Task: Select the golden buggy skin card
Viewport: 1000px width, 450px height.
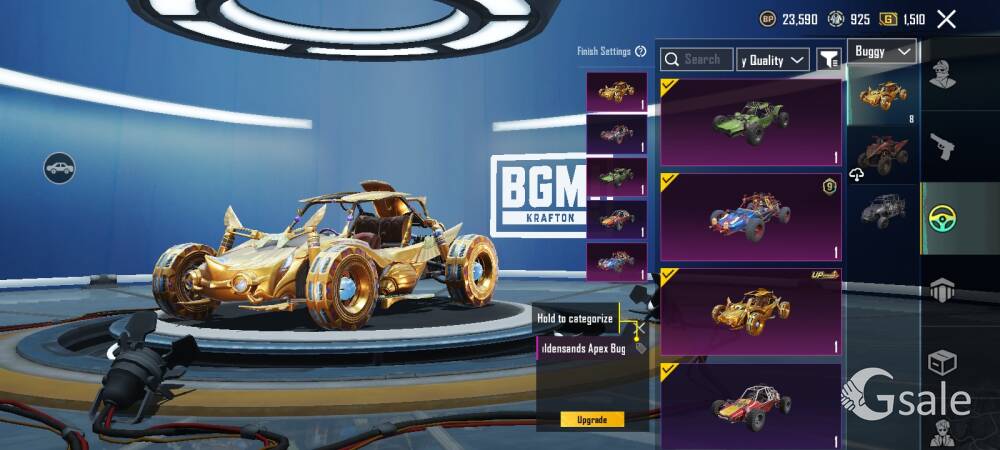Action: (751, 311)
